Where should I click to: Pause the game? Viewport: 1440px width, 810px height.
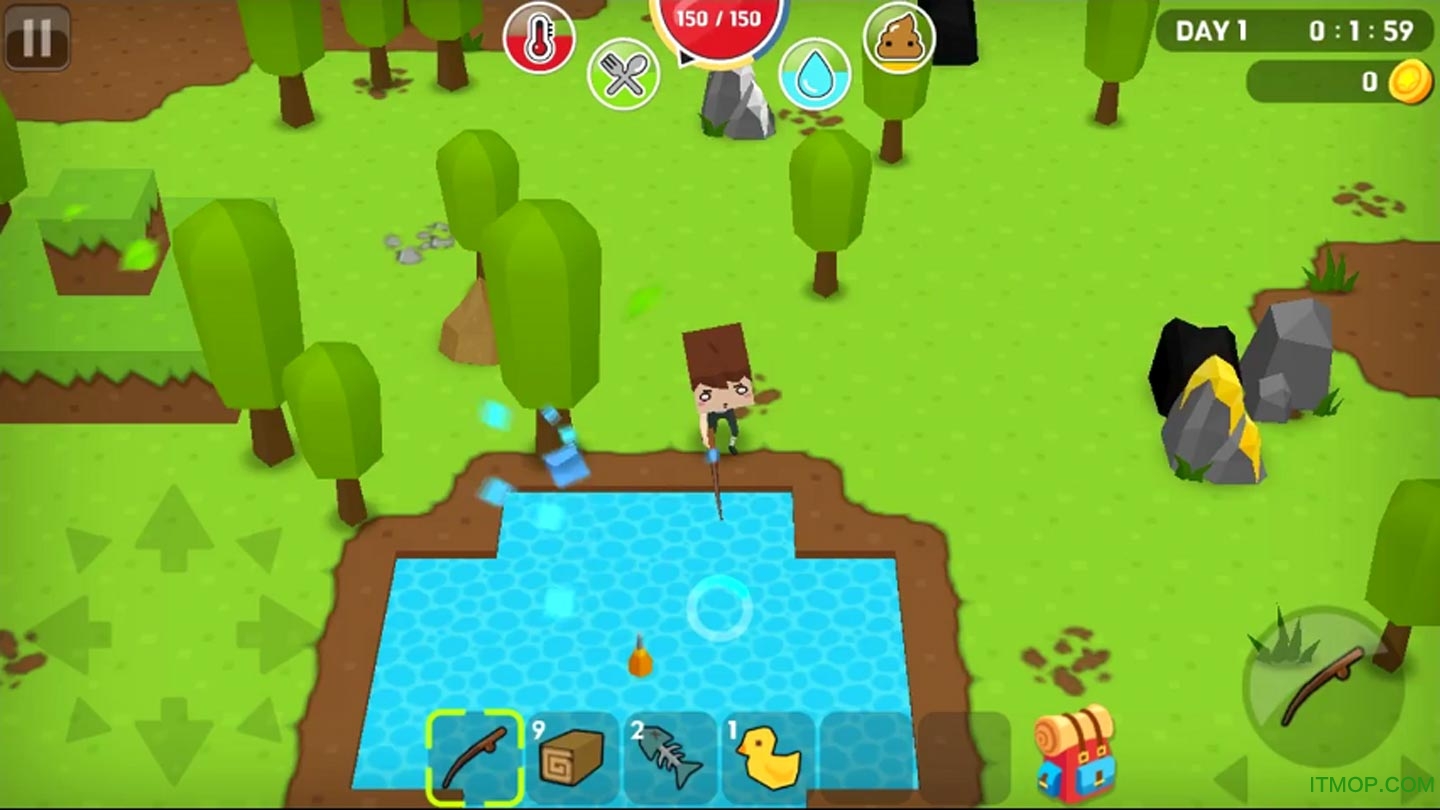click(37, 37)
